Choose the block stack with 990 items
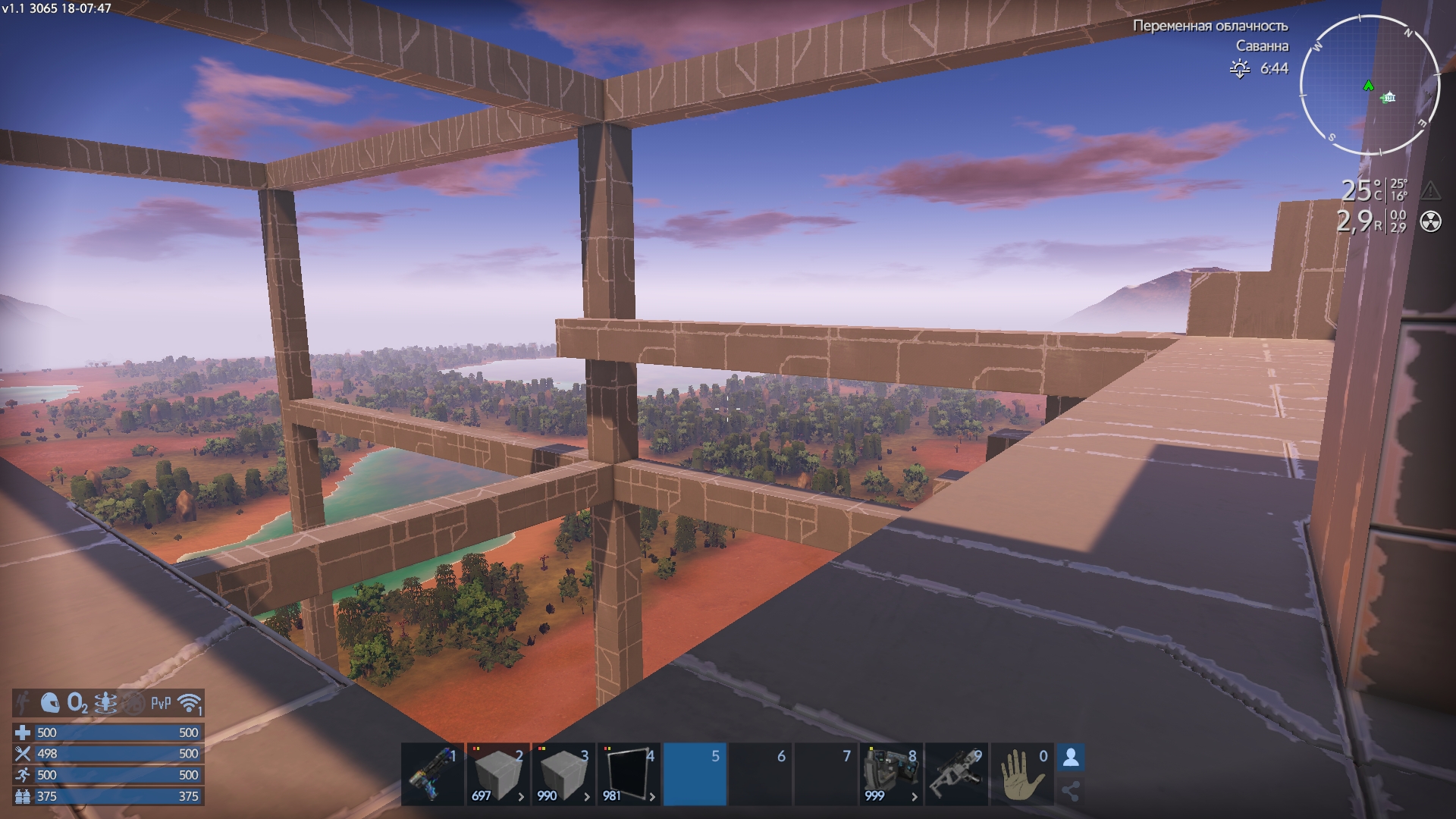 pos(563,774)
